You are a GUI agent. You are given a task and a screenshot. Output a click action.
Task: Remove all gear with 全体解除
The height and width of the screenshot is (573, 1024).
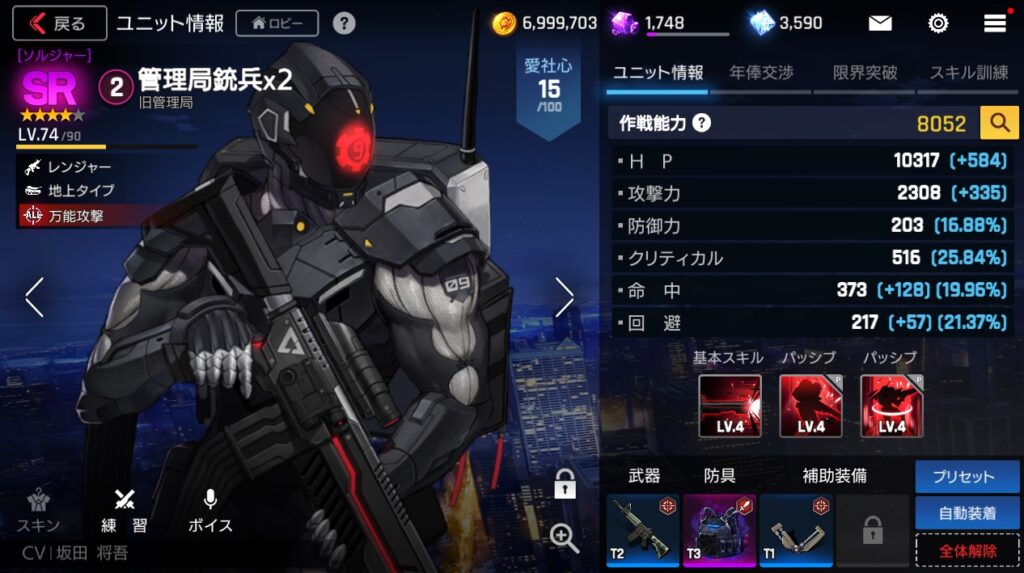964,550
